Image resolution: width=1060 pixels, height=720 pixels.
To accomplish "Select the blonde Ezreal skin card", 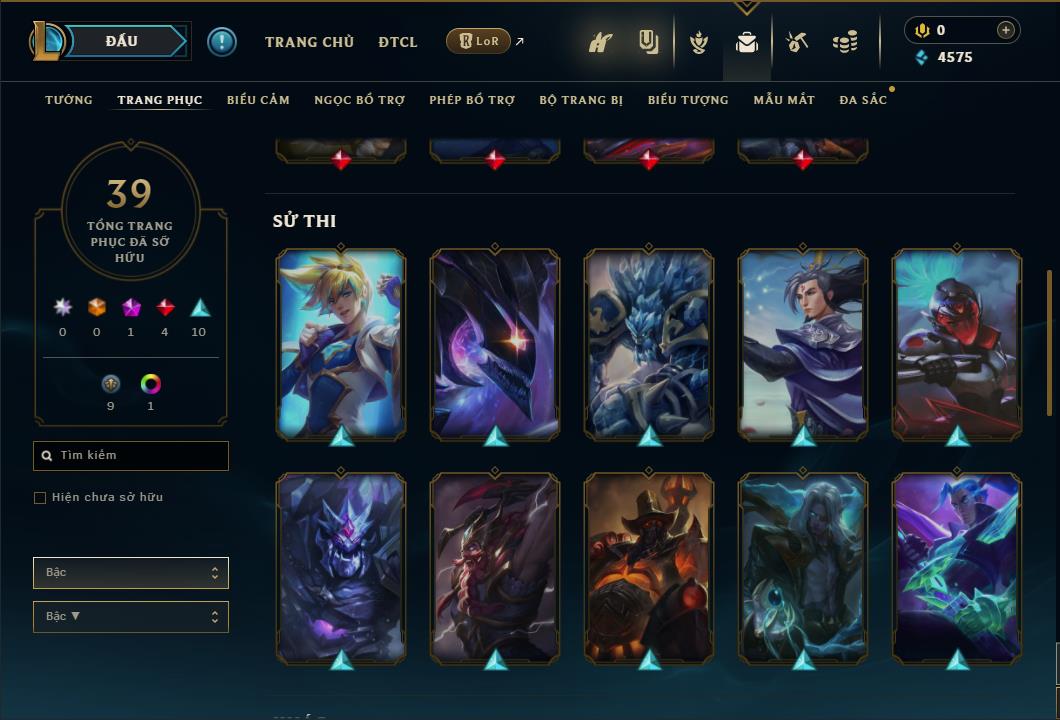I will tap(341, 343).
